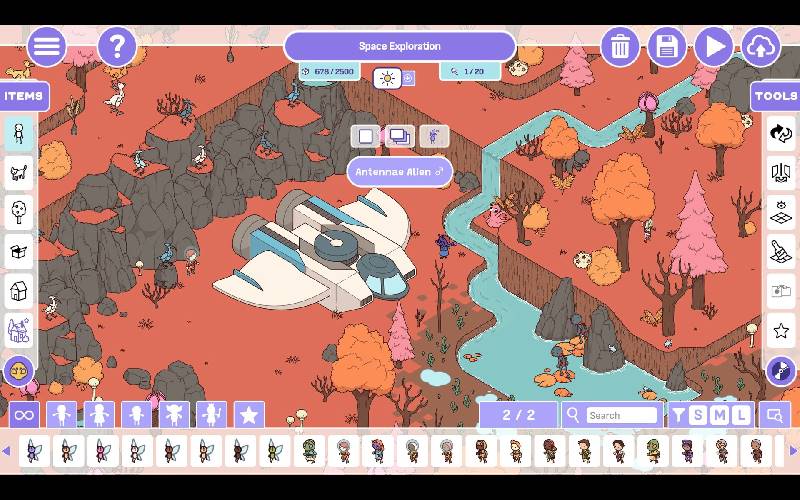This screenshot has height=500, width=800.
Task: Toggle the sun daylight setting
Action: pos(387,78)
